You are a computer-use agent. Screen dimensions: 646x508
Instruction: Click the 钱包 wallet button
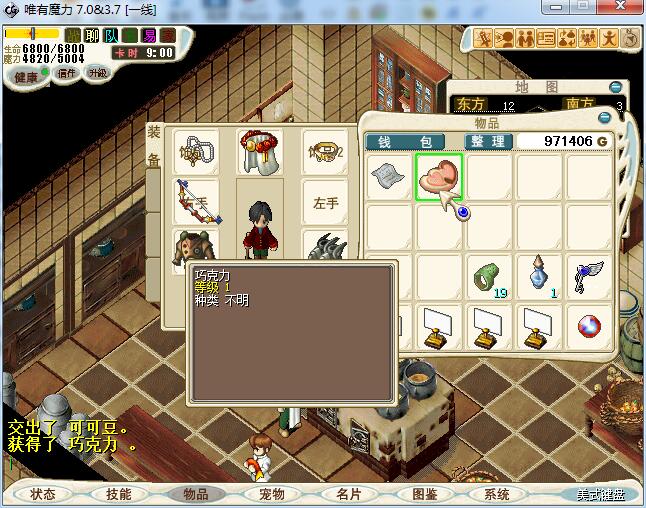[x=412, y=142]
